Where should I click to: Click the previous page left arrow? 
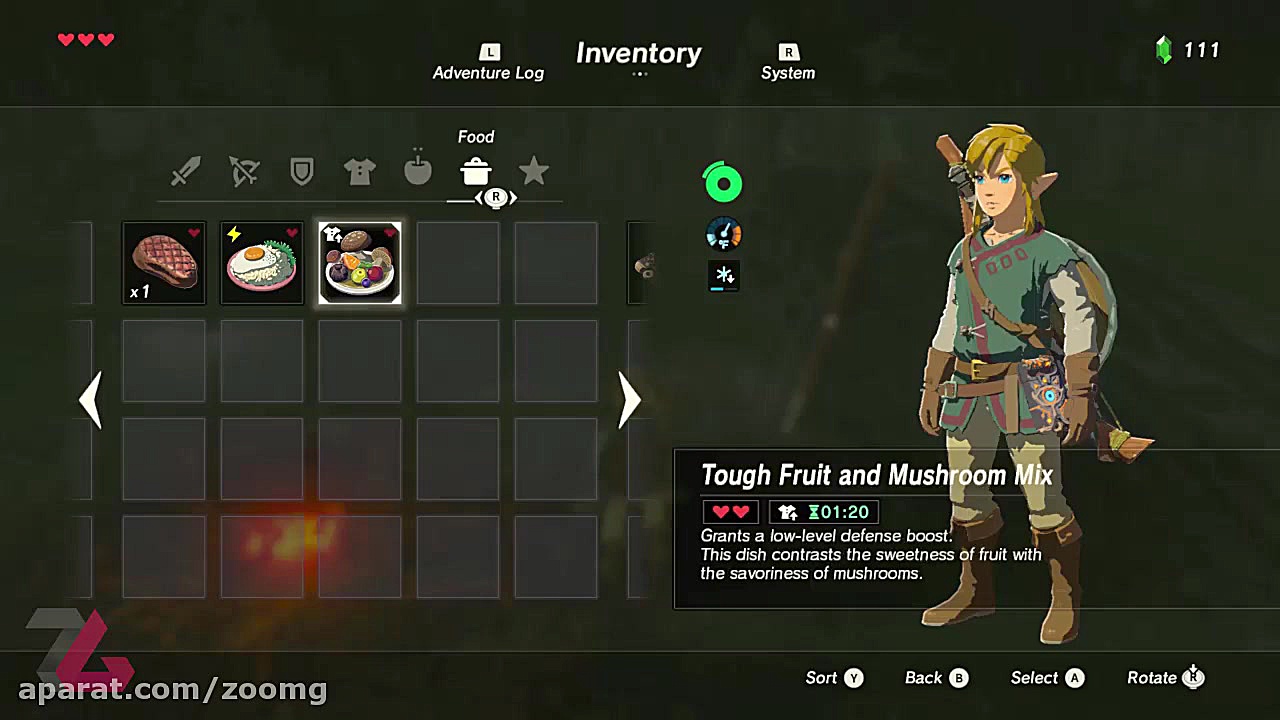pyautogui.click(x=90, y=400)
